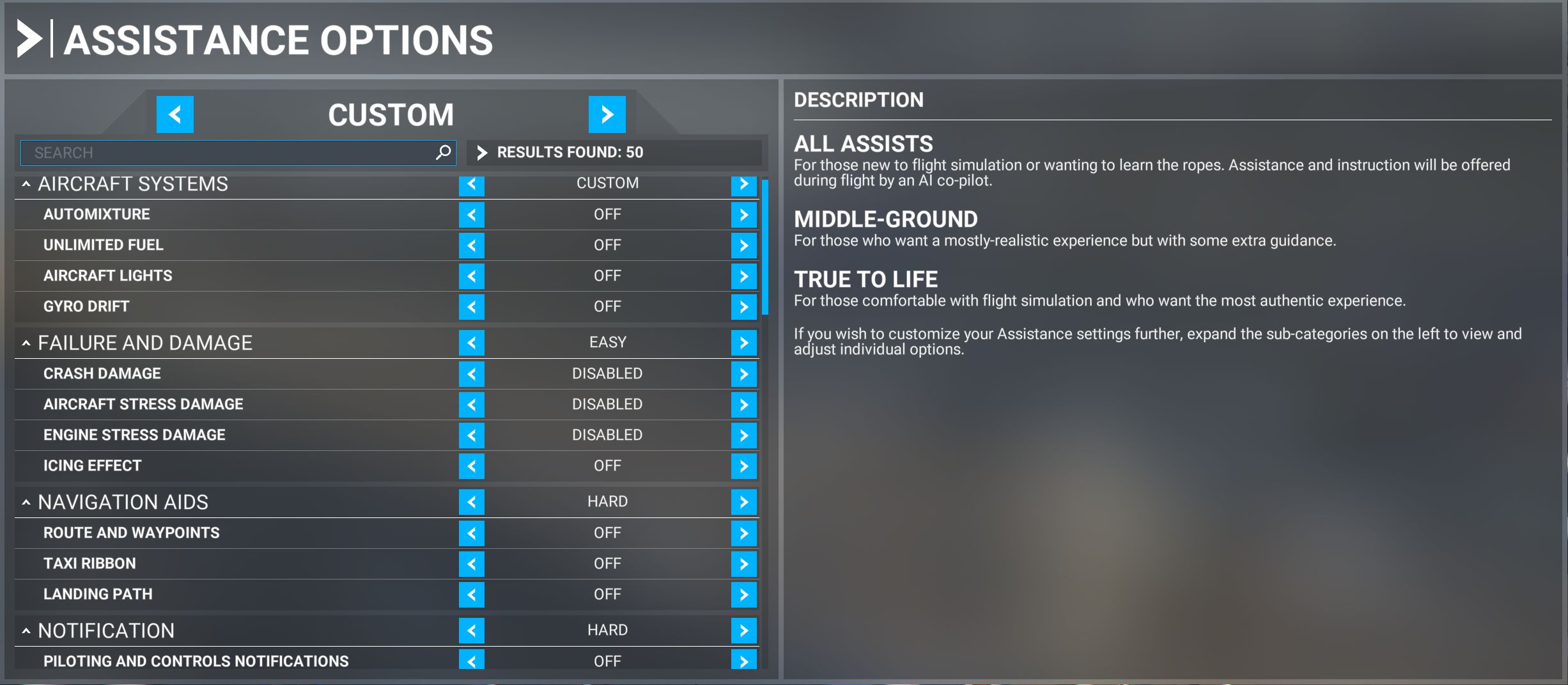Click left arrow for Unlimited Fuel
Image resolution: width=1568 pixels, height=685 pixels.
[471, 246]
